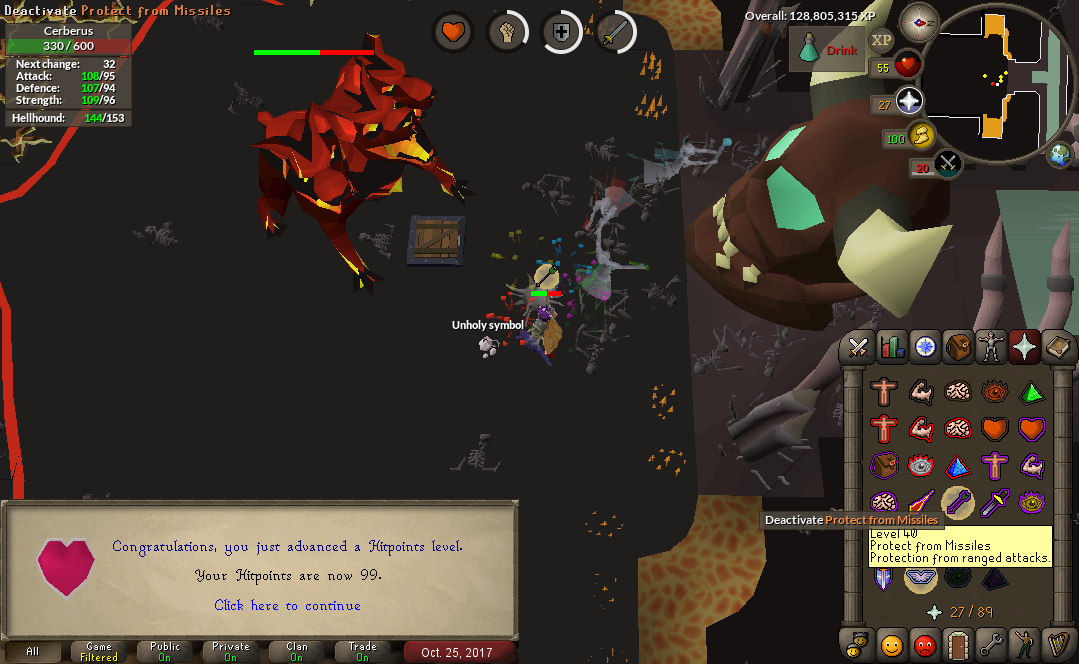Show the Worn Equipment tab
The width and height of the screenshot is (1079, 664).
[991, 347]
